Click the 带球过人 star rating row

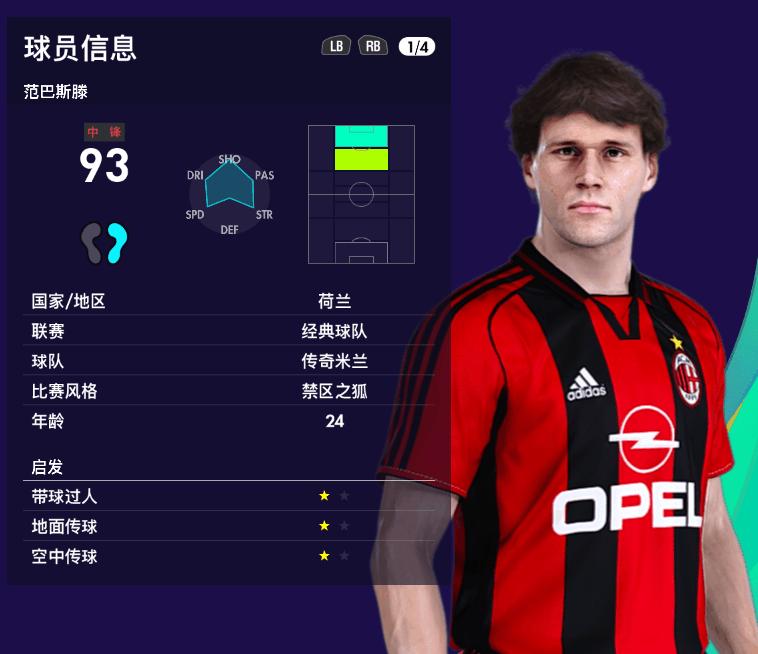232,496
